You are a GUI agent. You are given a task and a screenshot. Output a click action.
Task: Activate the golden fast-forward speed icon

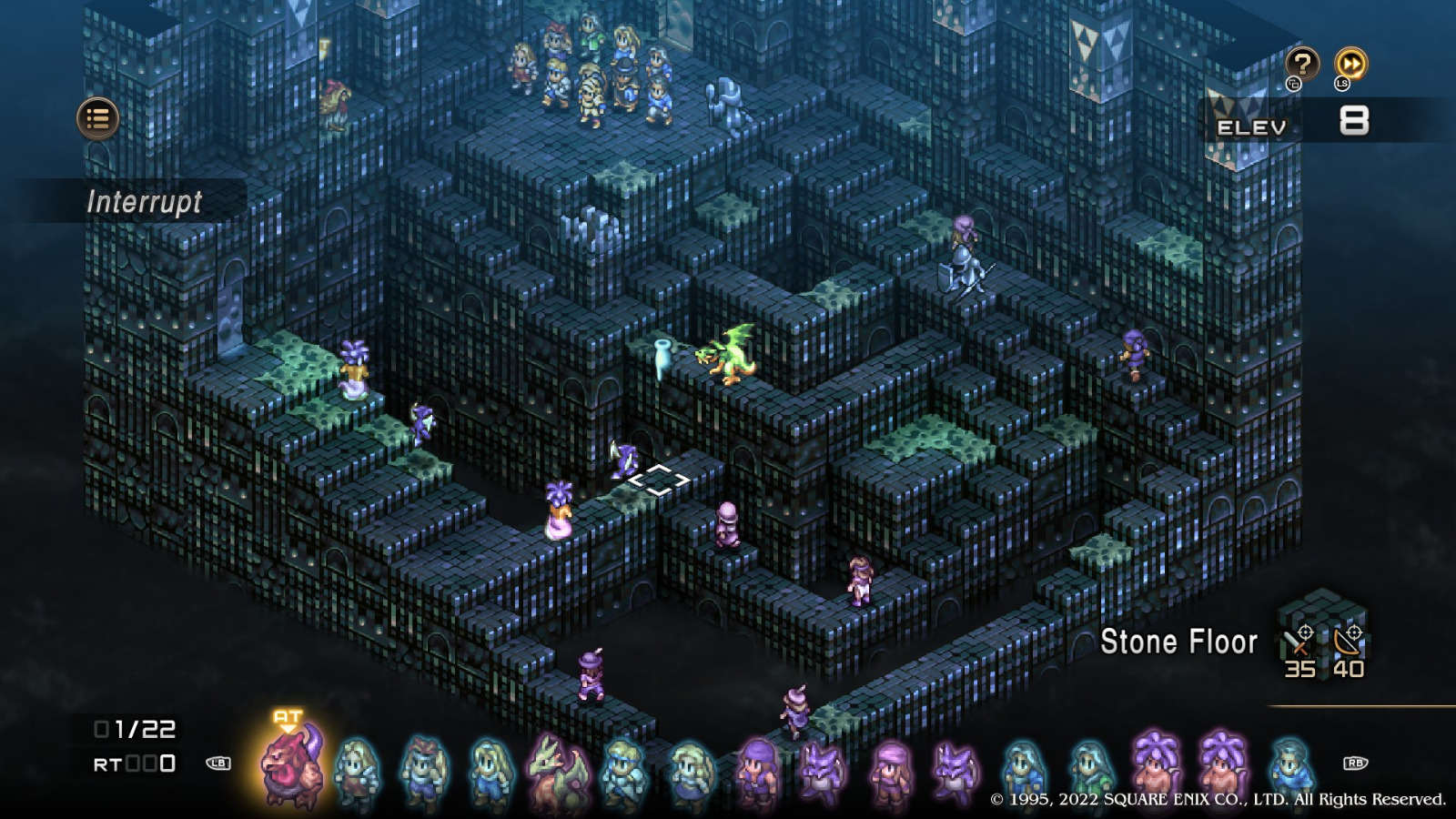[1352, 66]
